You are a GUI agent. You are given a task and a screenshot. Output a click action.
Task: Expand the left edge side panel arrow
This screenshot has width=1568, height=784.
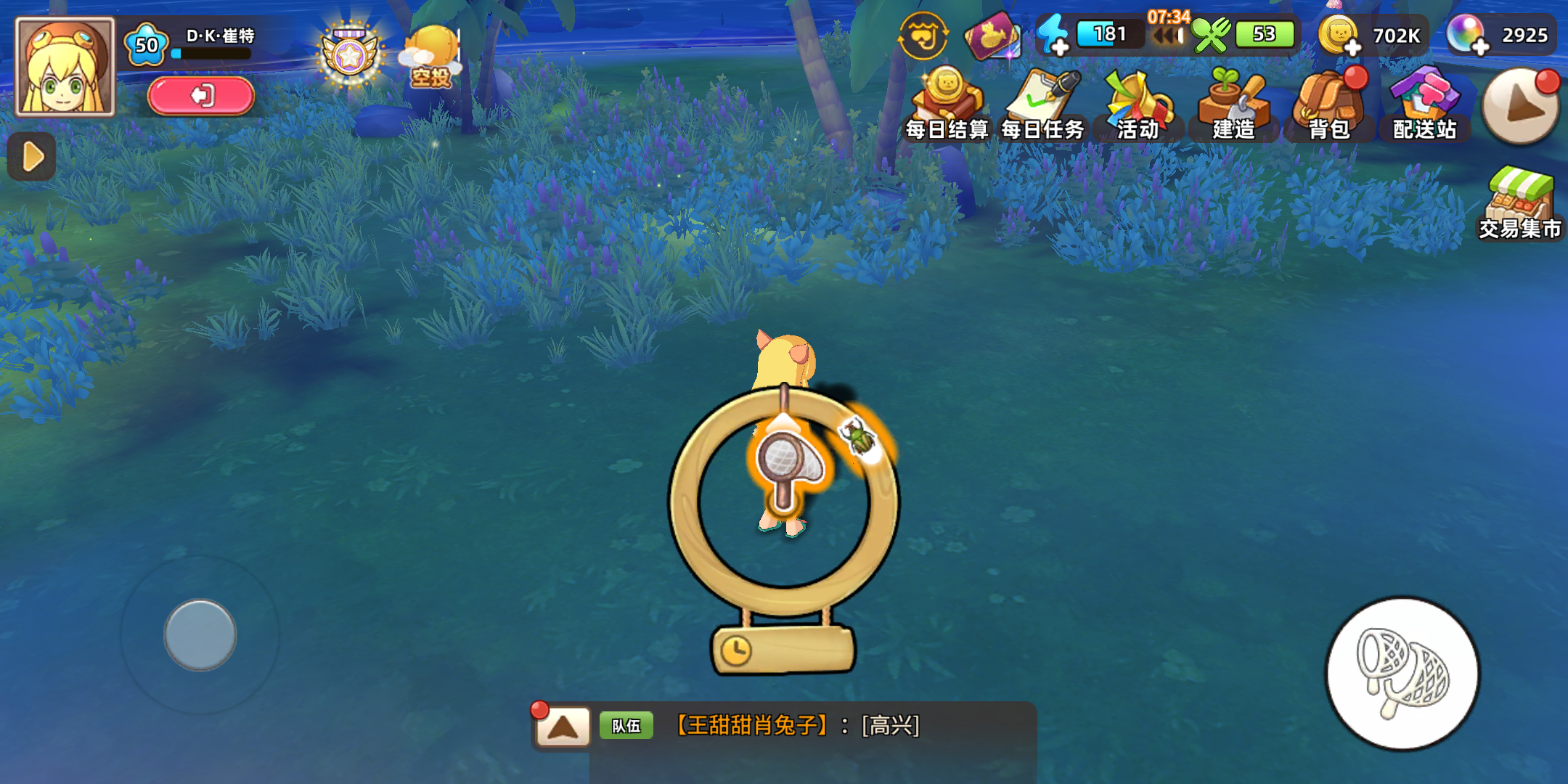pyautogui.click(x=30, y=155)
